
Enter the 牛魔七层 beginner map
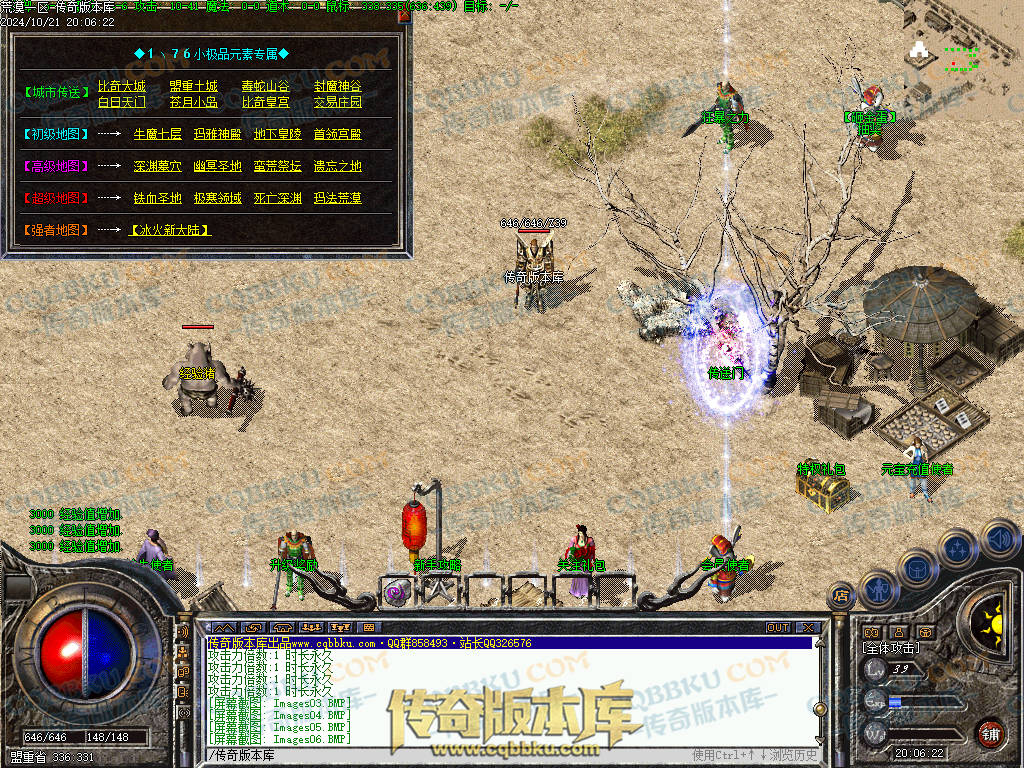tap(157, 134)
